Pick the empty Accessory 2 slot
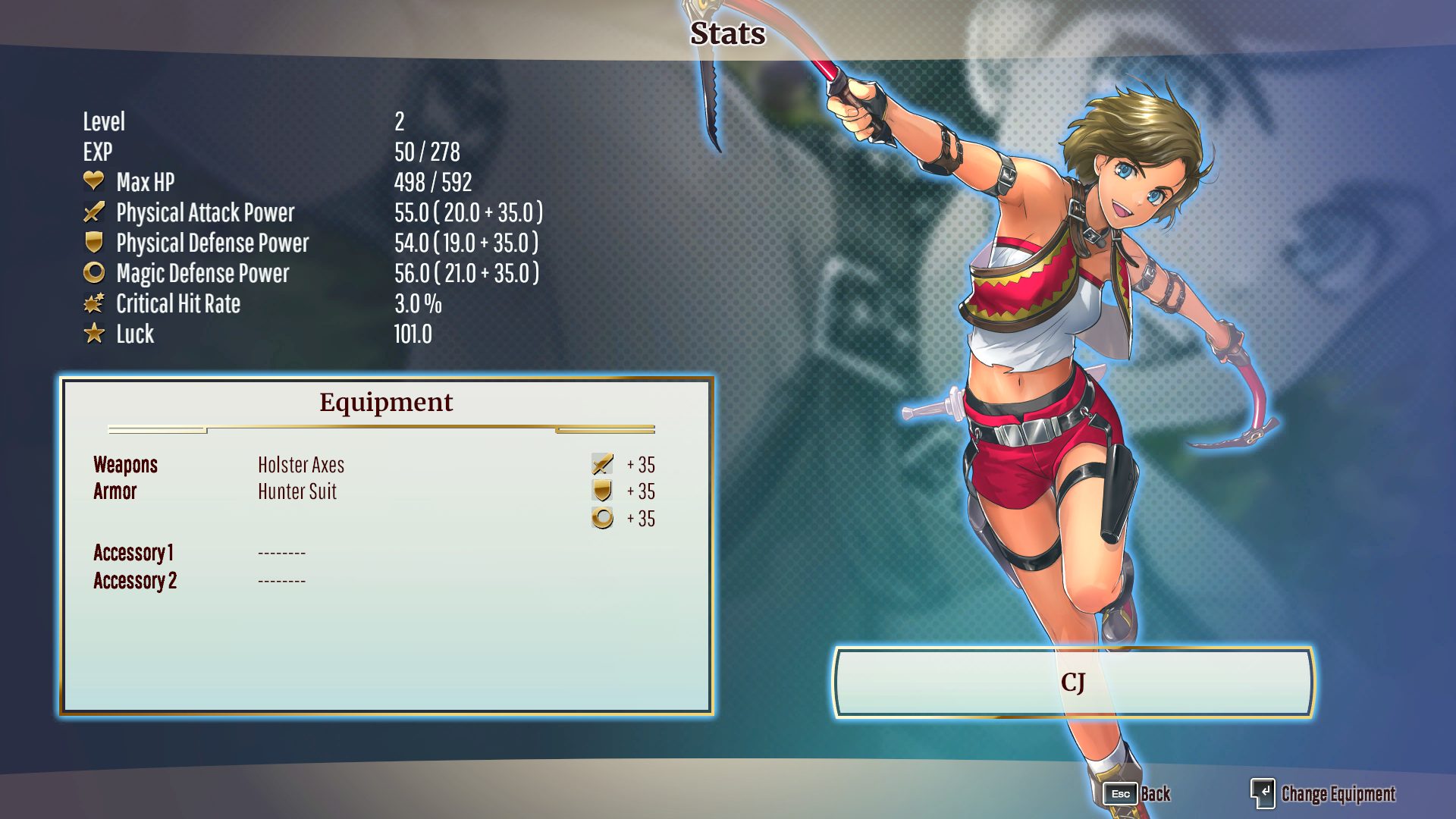The width and height of the screenshot is (1456, 819). click(x=281, y=581)
